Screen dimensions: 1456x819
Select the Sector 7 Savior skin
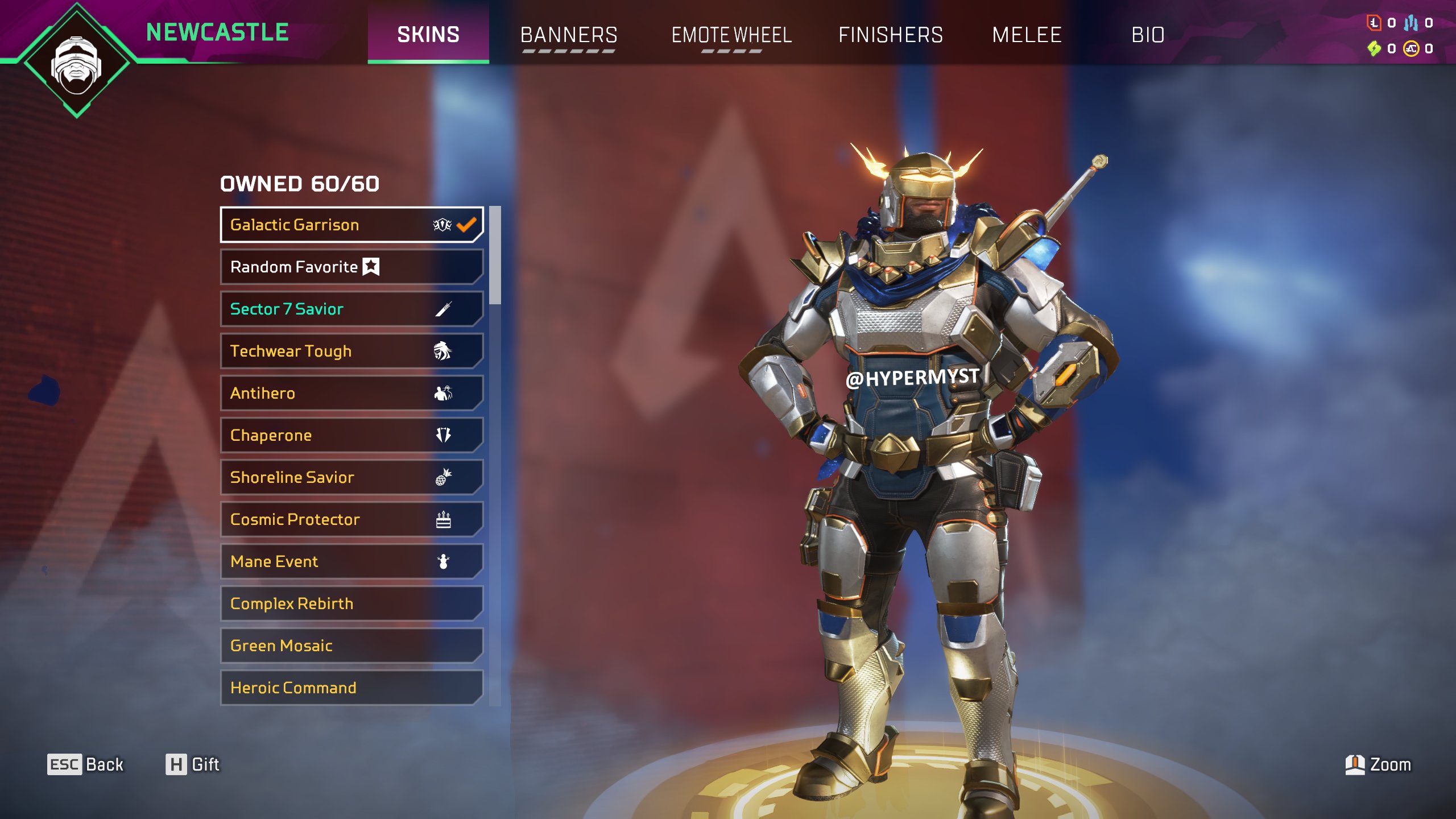(351, 309)
